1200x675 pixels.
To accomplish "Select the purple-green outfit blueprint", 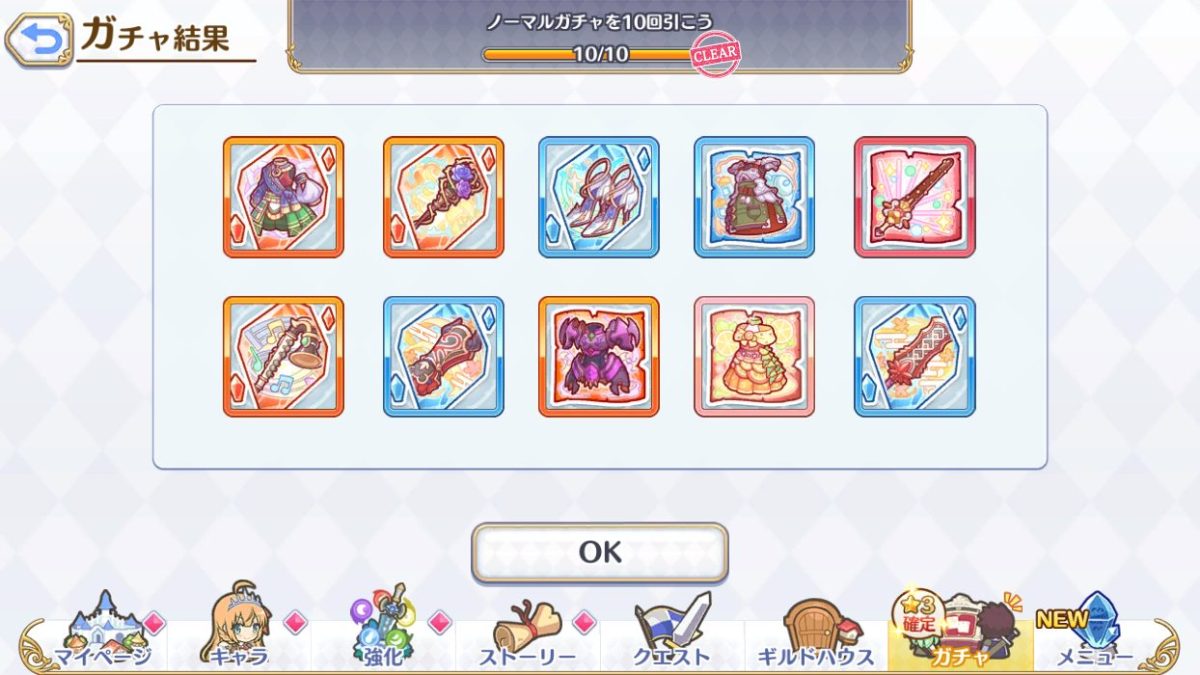I will click(283, 197).
